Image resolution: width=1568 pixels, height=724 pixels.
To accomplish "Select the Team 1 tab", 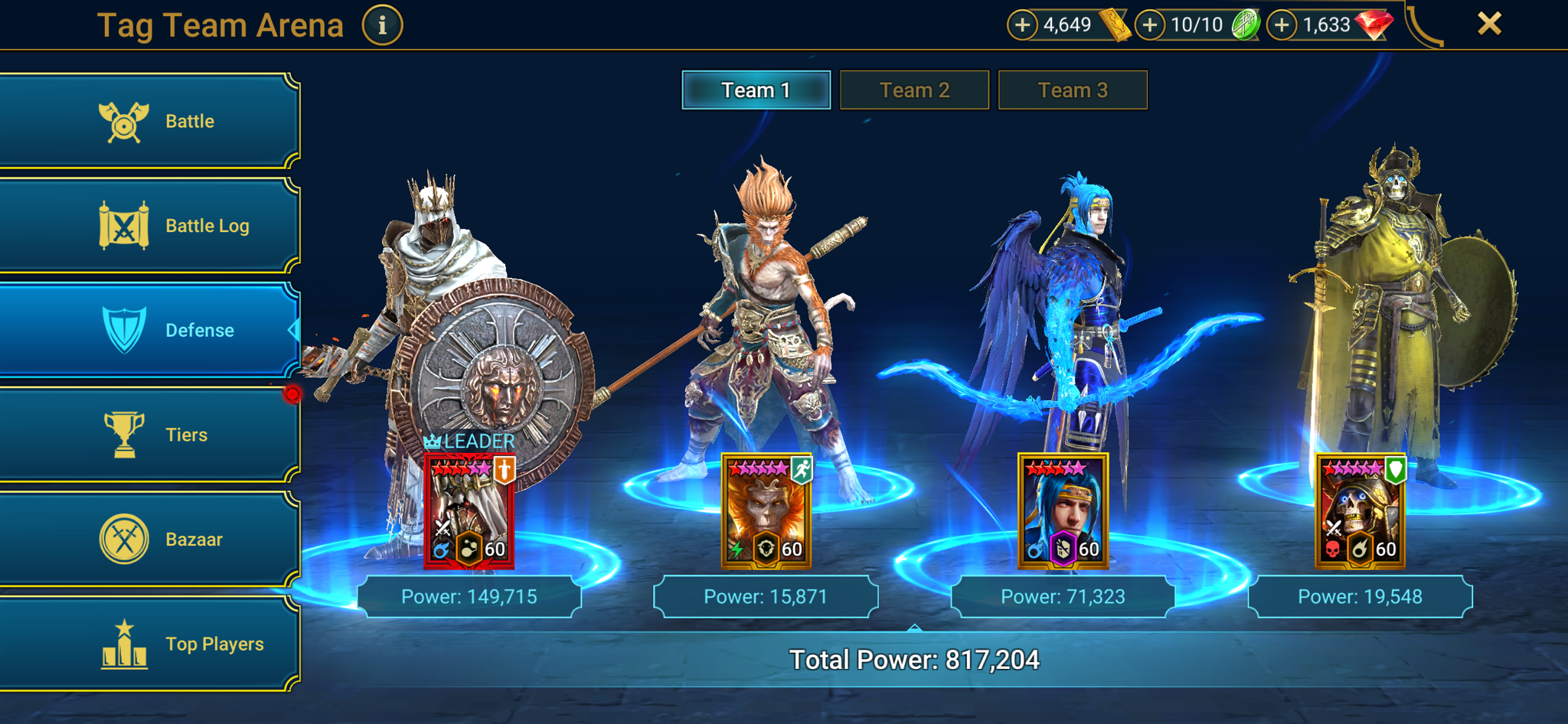I will point(756,90).
